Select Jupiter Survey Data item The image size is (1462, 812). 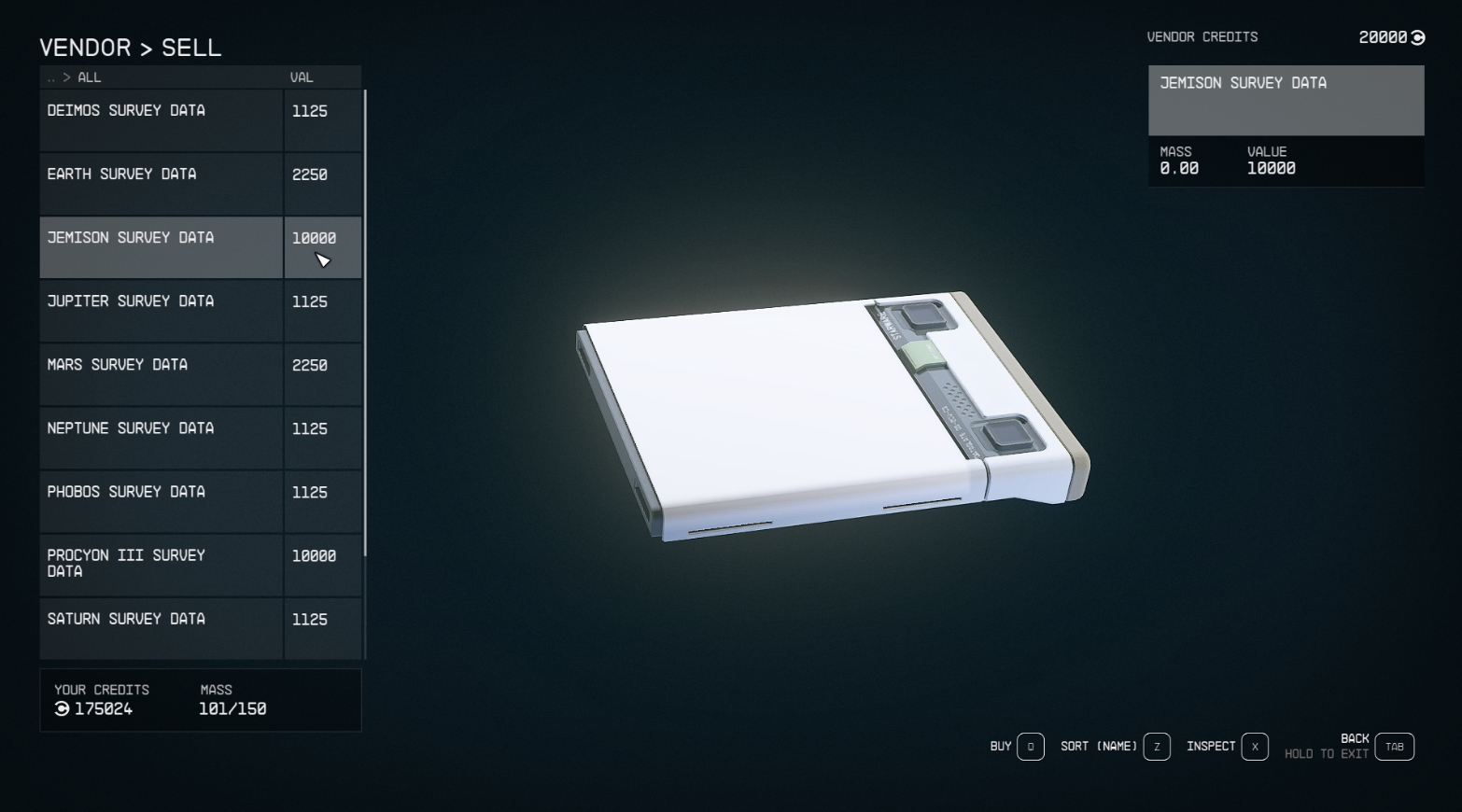click(x=161, y=311)
